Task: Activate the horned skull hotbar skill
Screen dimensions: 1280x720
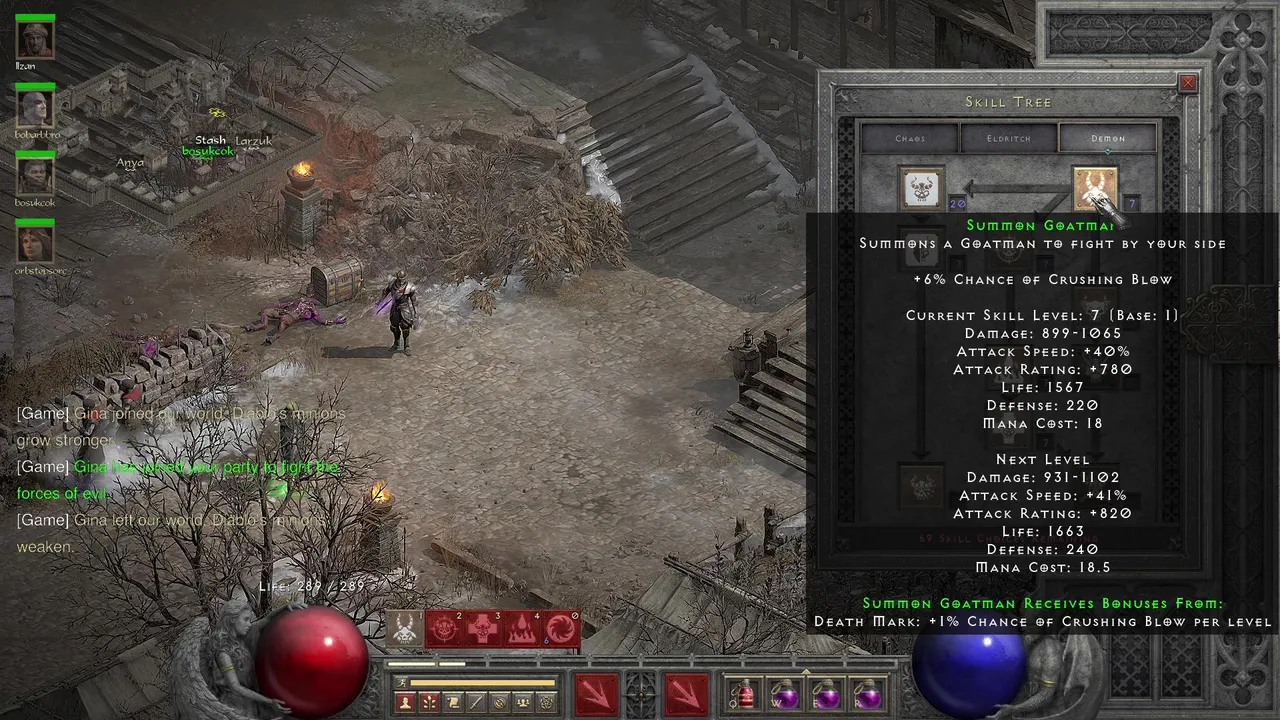Action: click(404, 629)
